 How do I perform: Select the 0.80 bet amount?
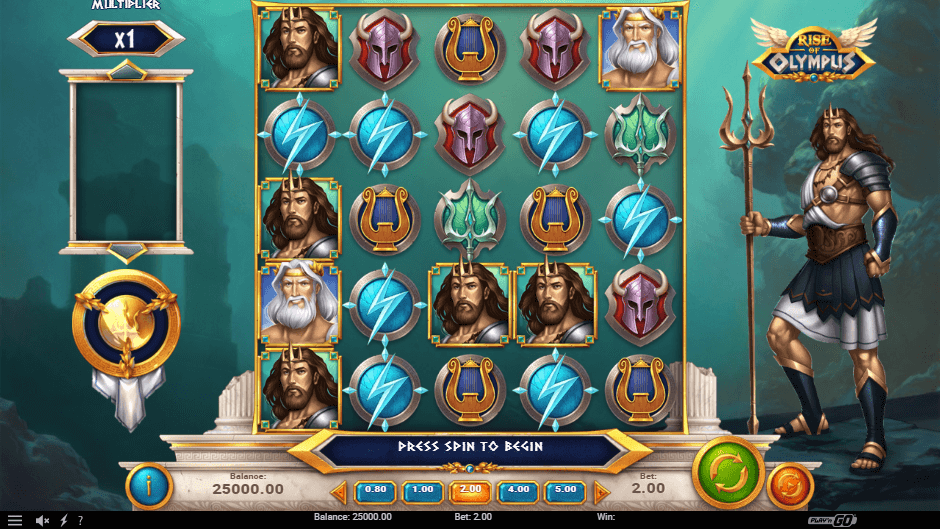tap(376, 491)
